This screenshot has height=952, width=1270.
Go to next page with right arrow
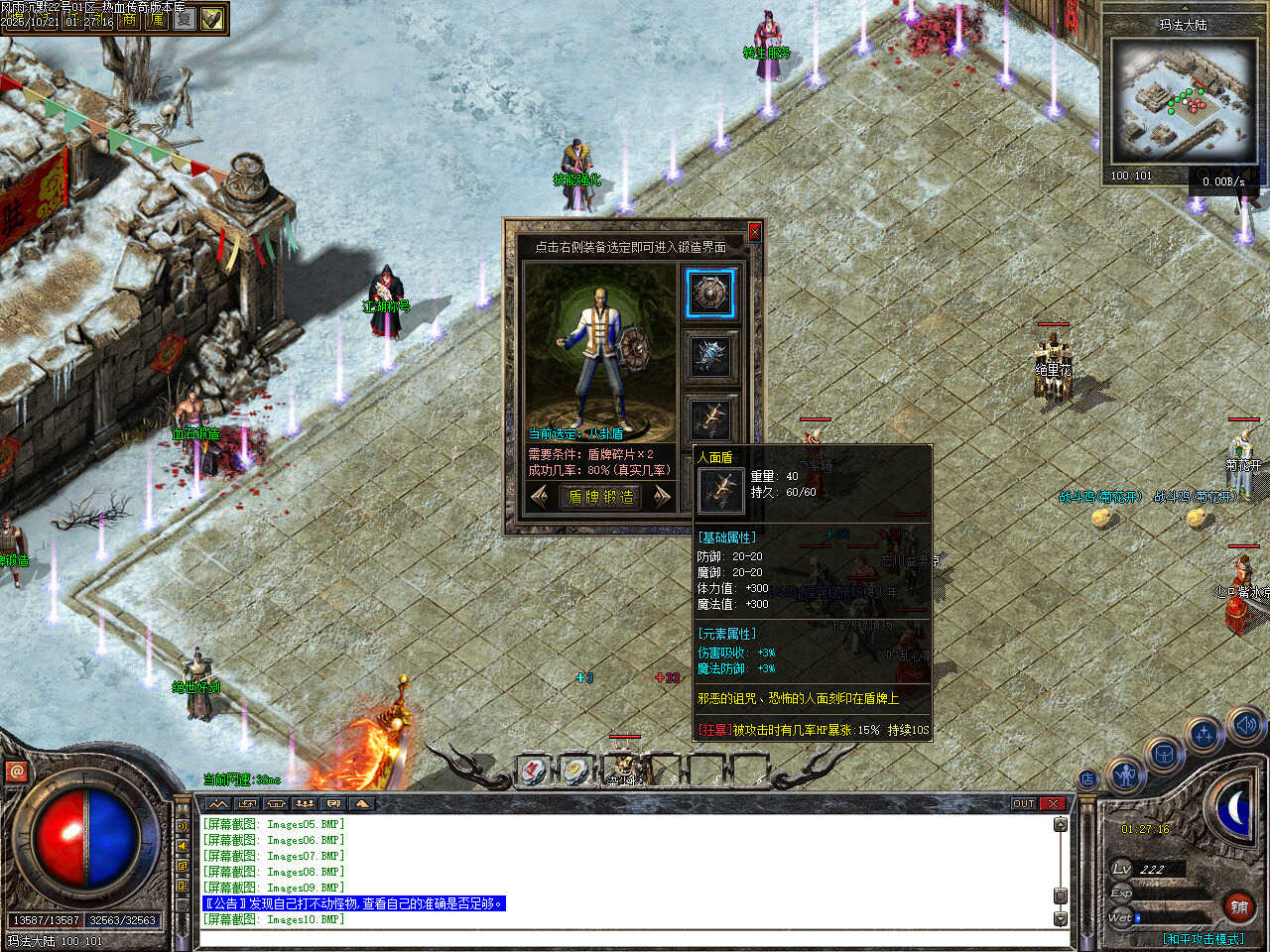tap(662, 497)
